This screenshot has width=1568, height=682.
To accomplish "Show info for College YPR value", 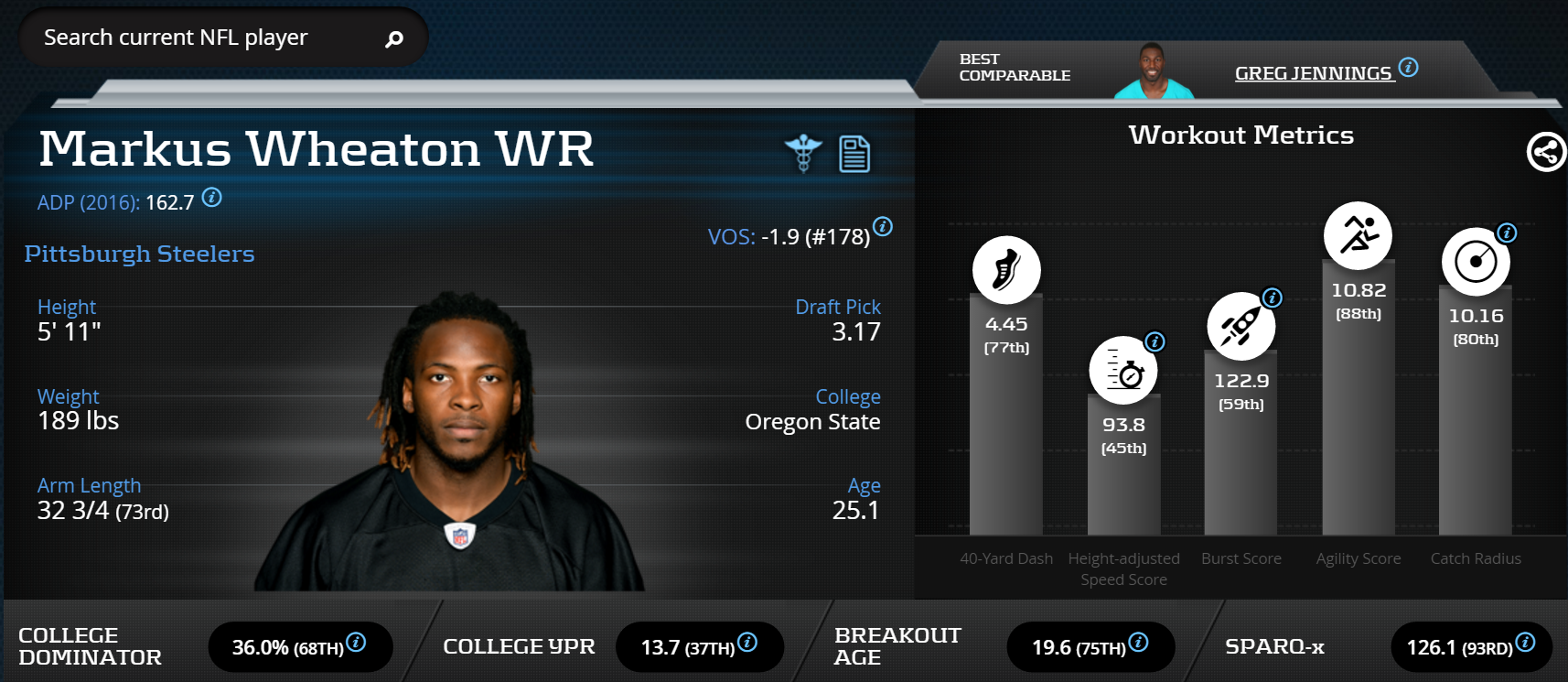I will (747, 643).
